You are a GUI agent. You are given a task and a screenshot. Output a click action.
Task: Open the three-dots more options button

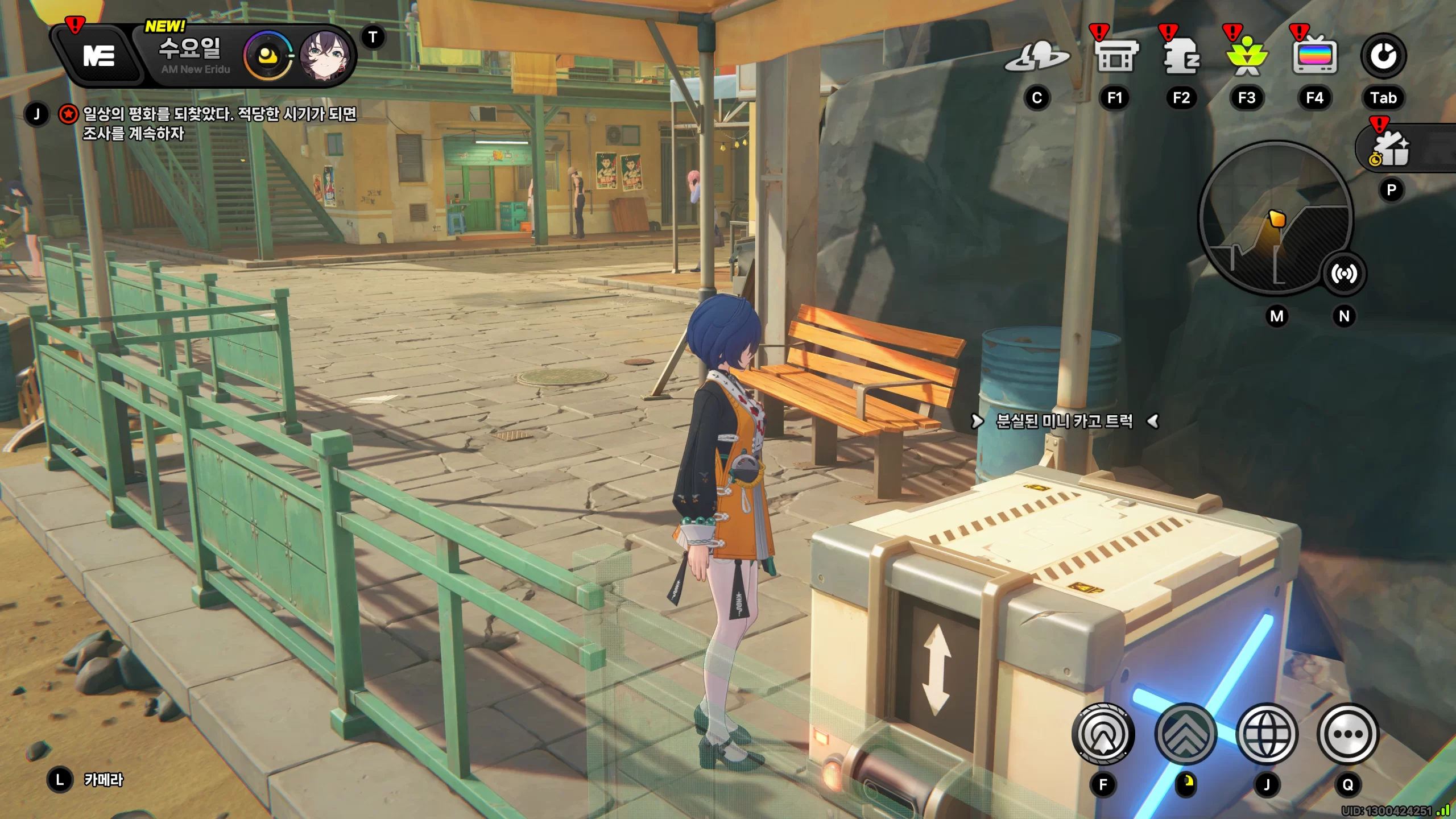[x=1347, y=734]
